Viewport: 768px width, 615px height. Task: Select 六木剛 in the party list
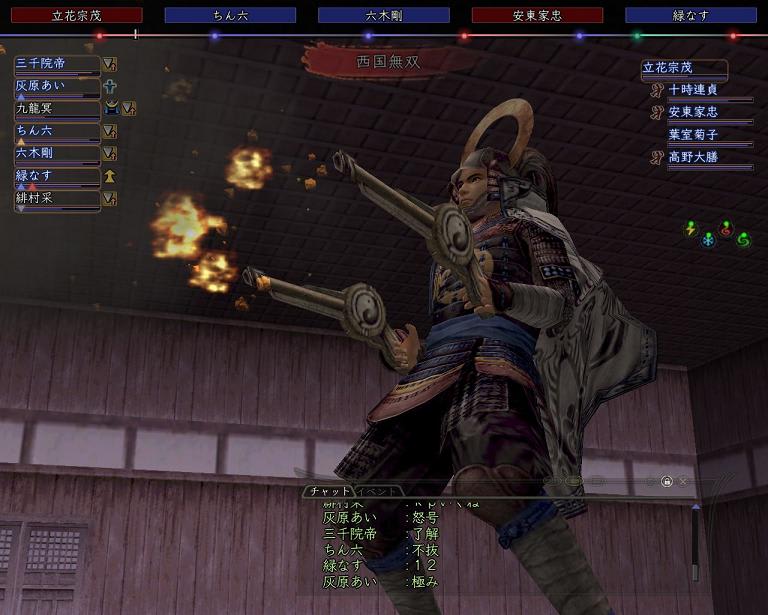(57, 153)
